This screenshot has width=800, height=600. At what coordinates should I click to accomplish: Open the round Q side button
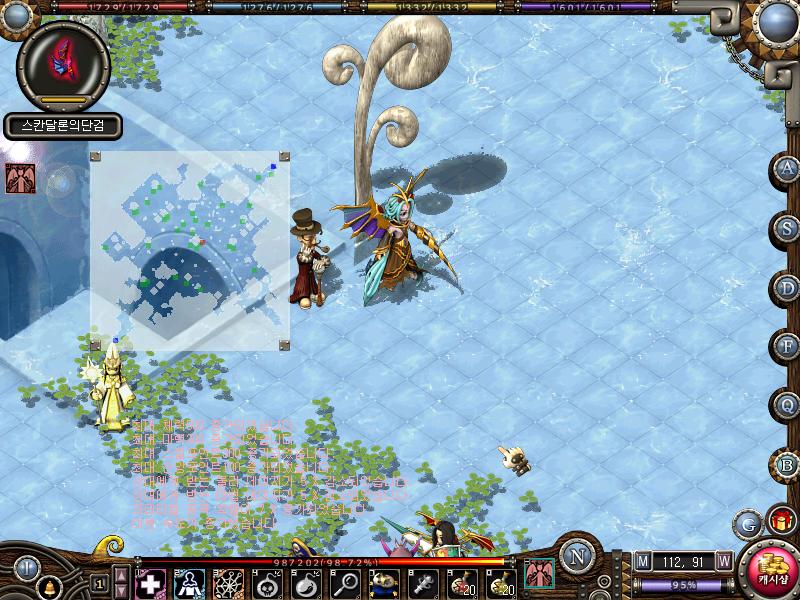pyautogui.click(x=787, y=406)
